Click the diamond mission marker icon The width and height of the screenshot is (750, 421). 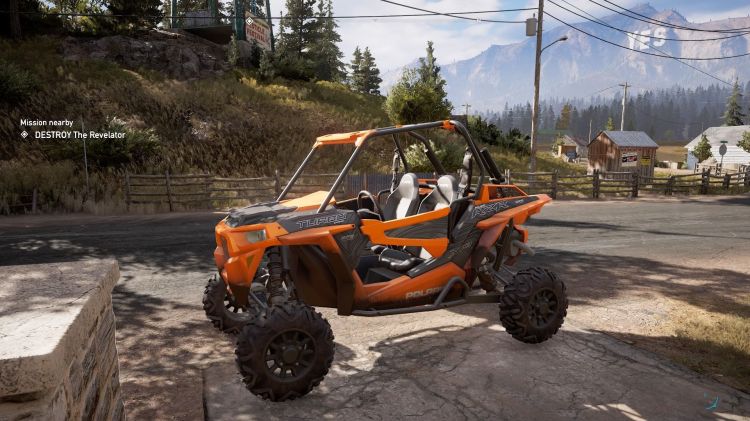point(25,134)
